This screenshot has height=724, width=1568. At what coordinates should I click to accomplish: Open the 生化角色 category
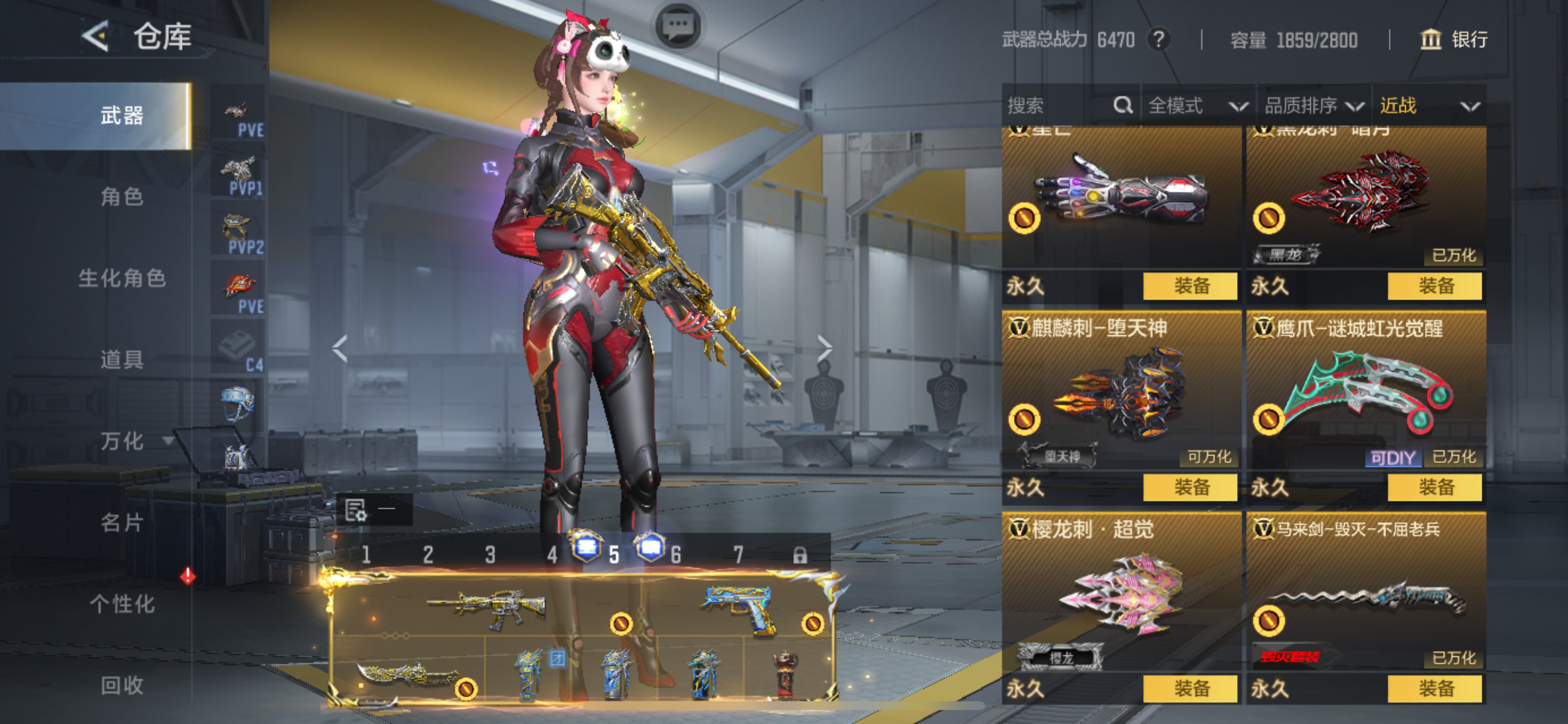[x=122, y=278]
